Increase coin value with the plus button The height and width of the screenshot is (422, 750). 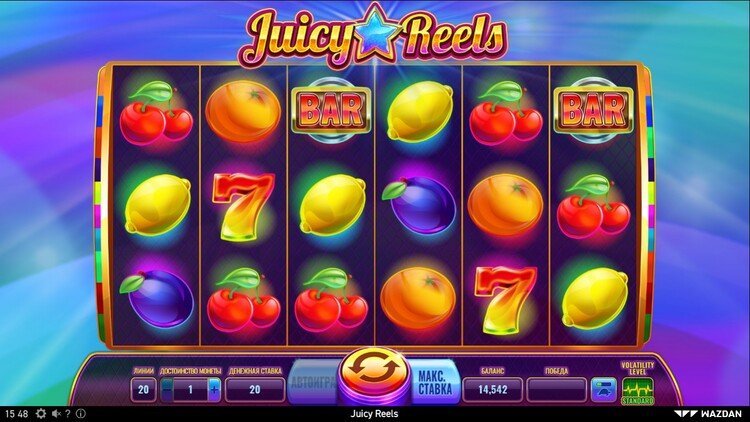(x=214, y=390)
